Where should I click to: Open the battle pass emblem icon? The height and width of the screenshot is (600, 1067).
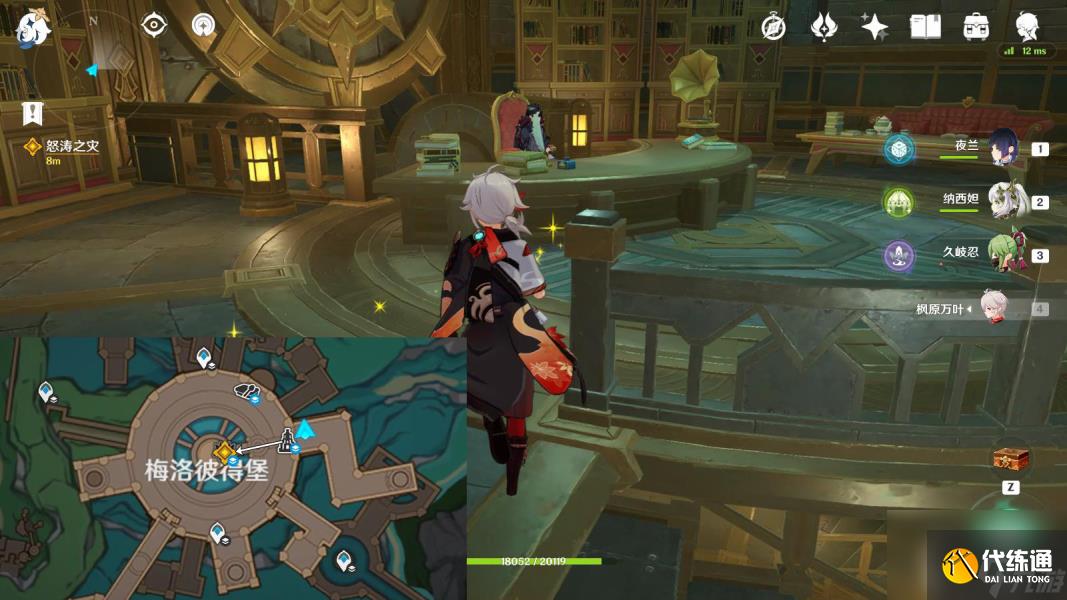click(824, 27)
